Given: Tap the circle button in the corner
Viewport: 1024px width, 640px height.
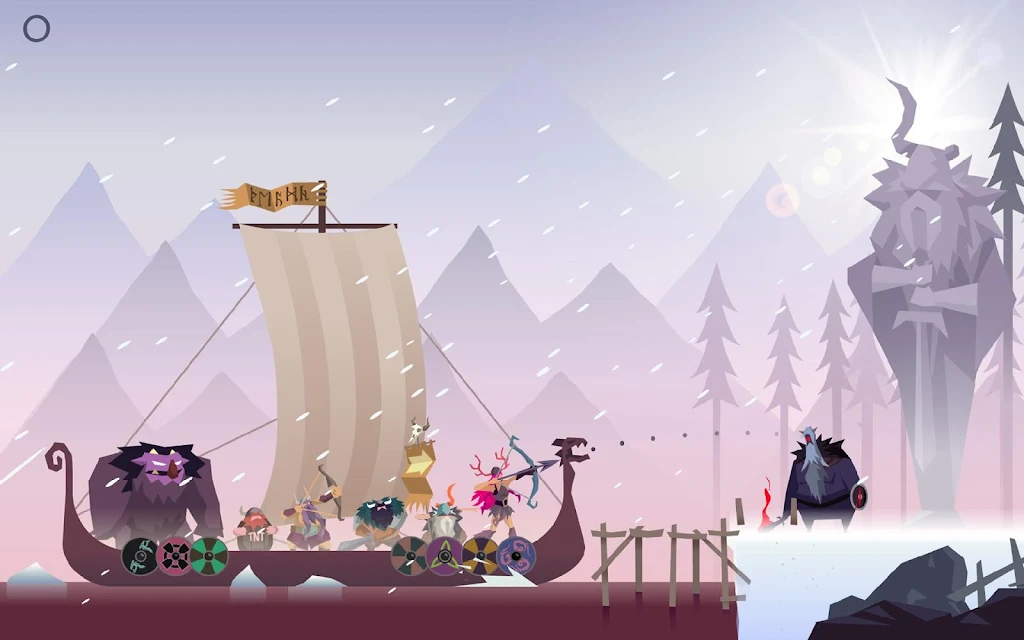Looking at the screenshot, I should point(36,29).
